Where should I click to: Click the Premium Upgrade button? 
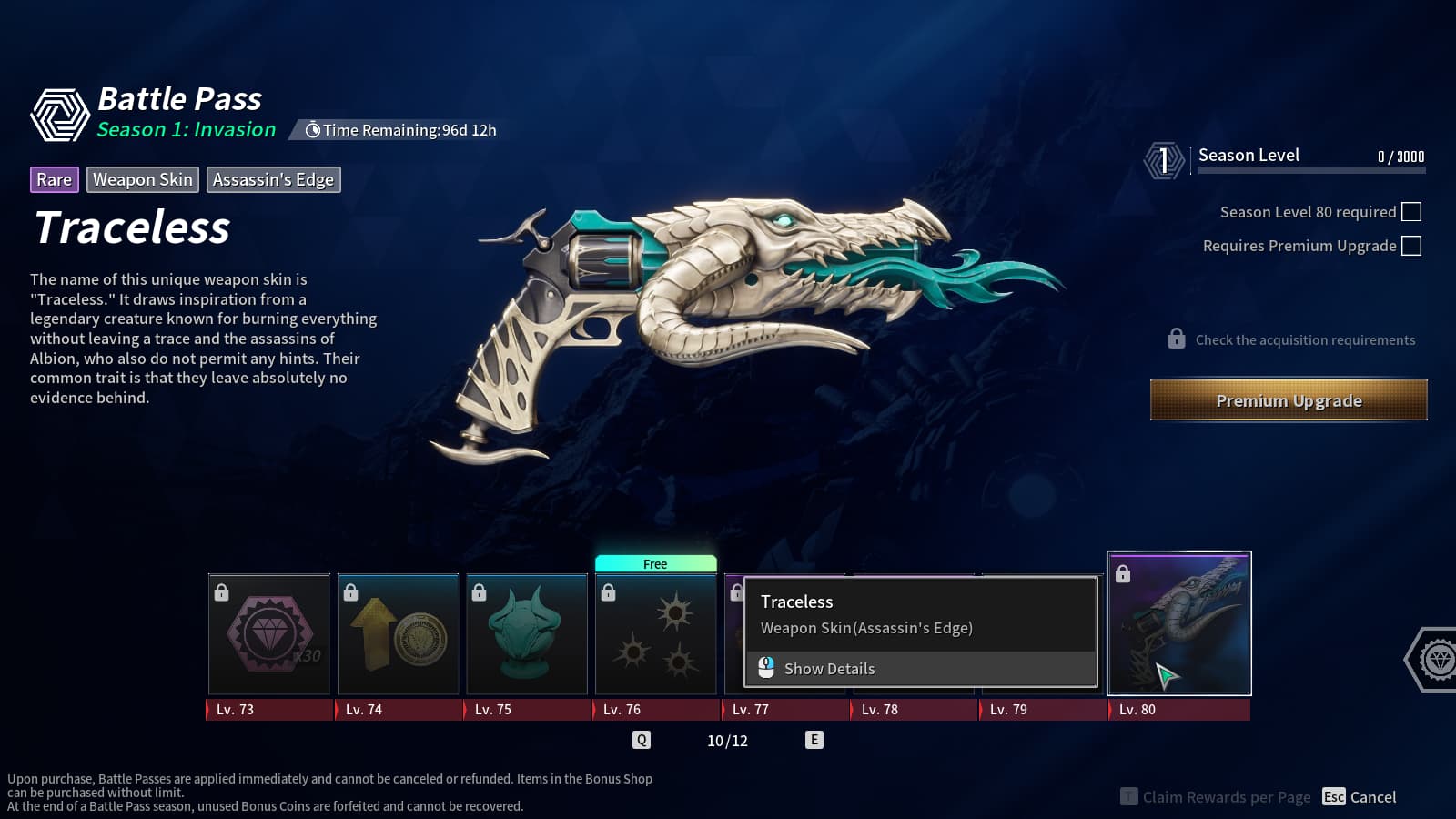point(1289,400)
